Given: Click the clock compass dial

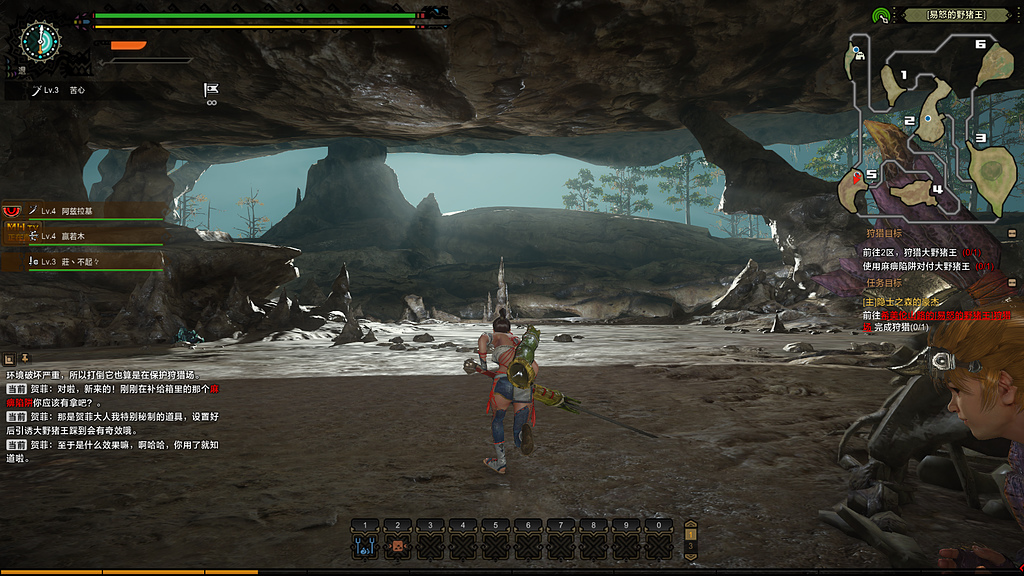Looking at the screenshot, I should coord(41,40).
